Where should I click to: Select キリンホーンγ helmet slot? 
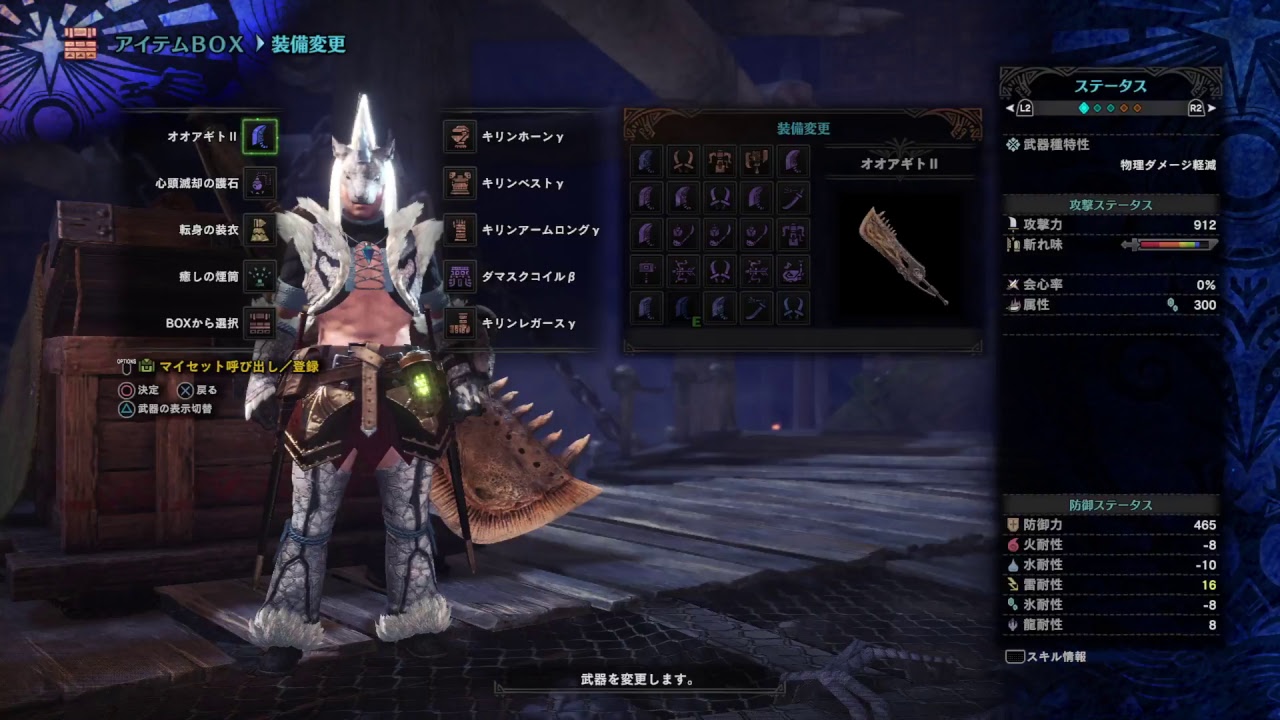(x=460, y=136)
